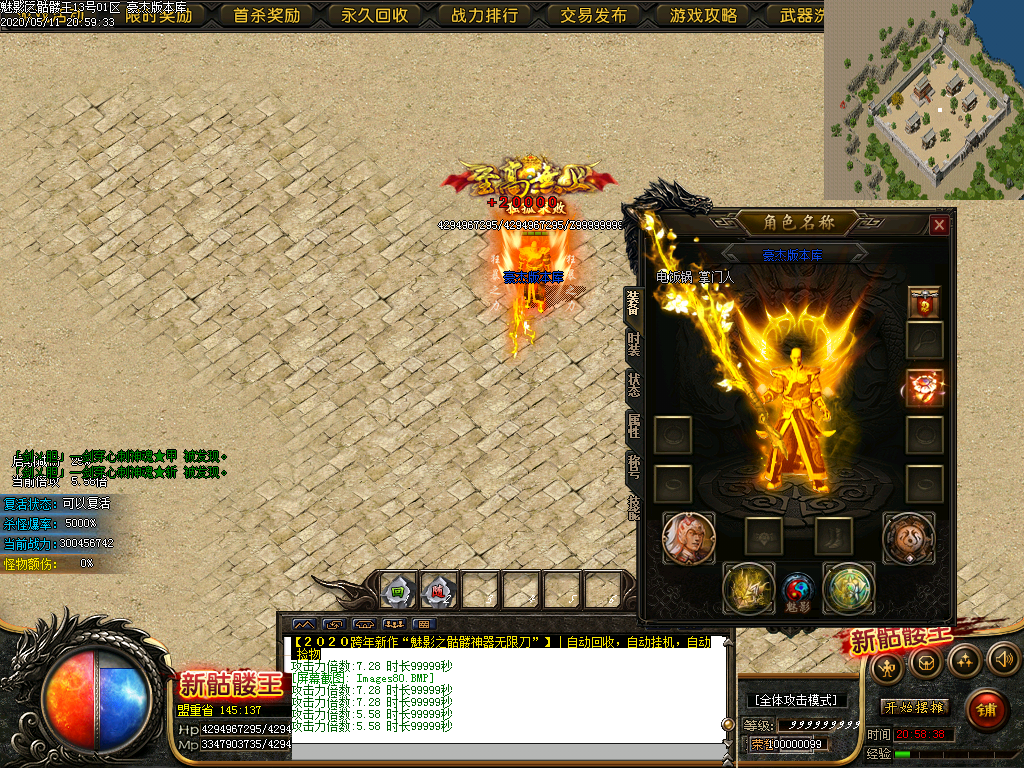Show the 战力排行 power ranking
The width and height of the screenshot is (1024, 768).
(485, 15)
